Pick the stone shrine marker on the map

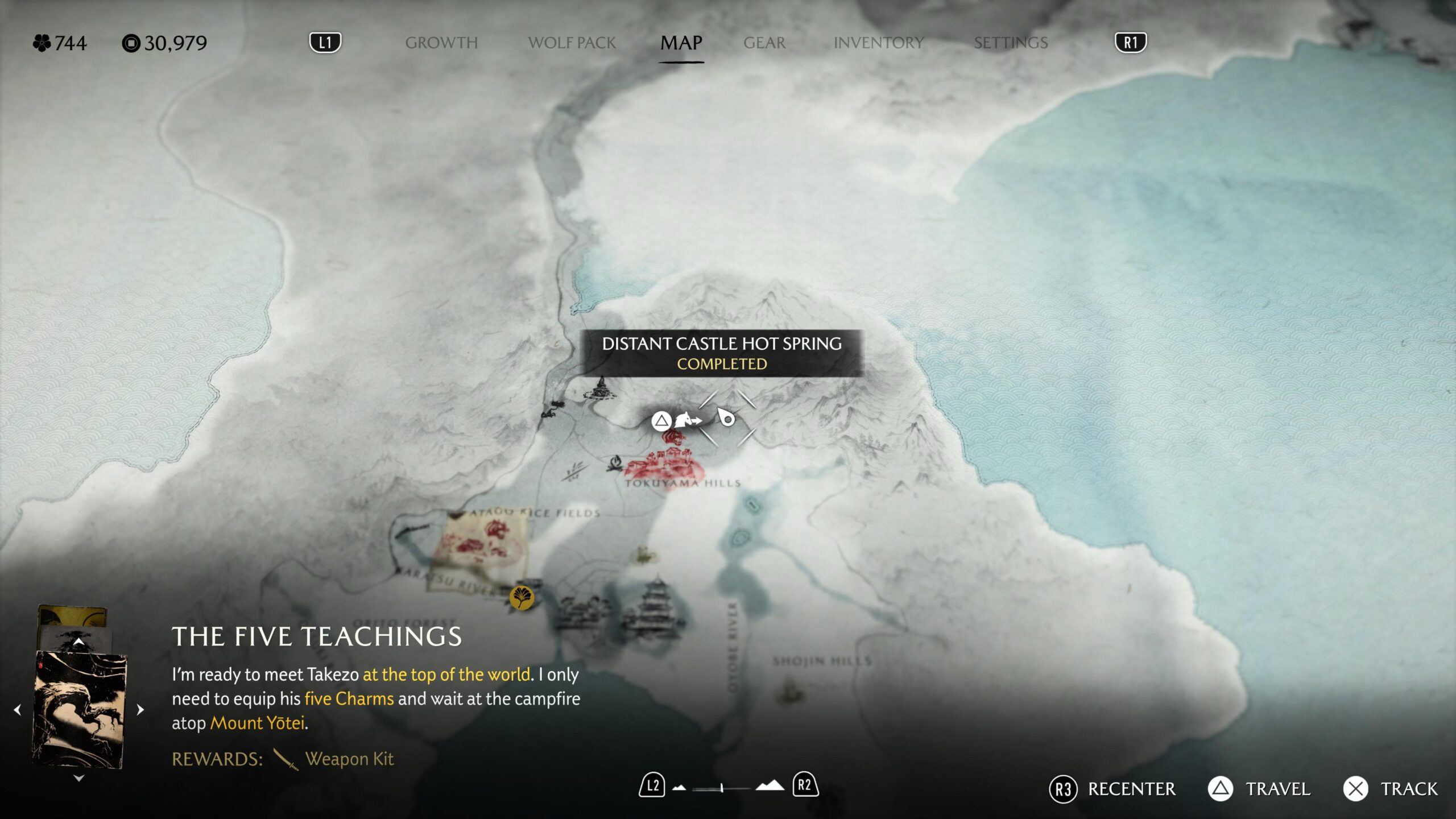click(x=599, y=390)
